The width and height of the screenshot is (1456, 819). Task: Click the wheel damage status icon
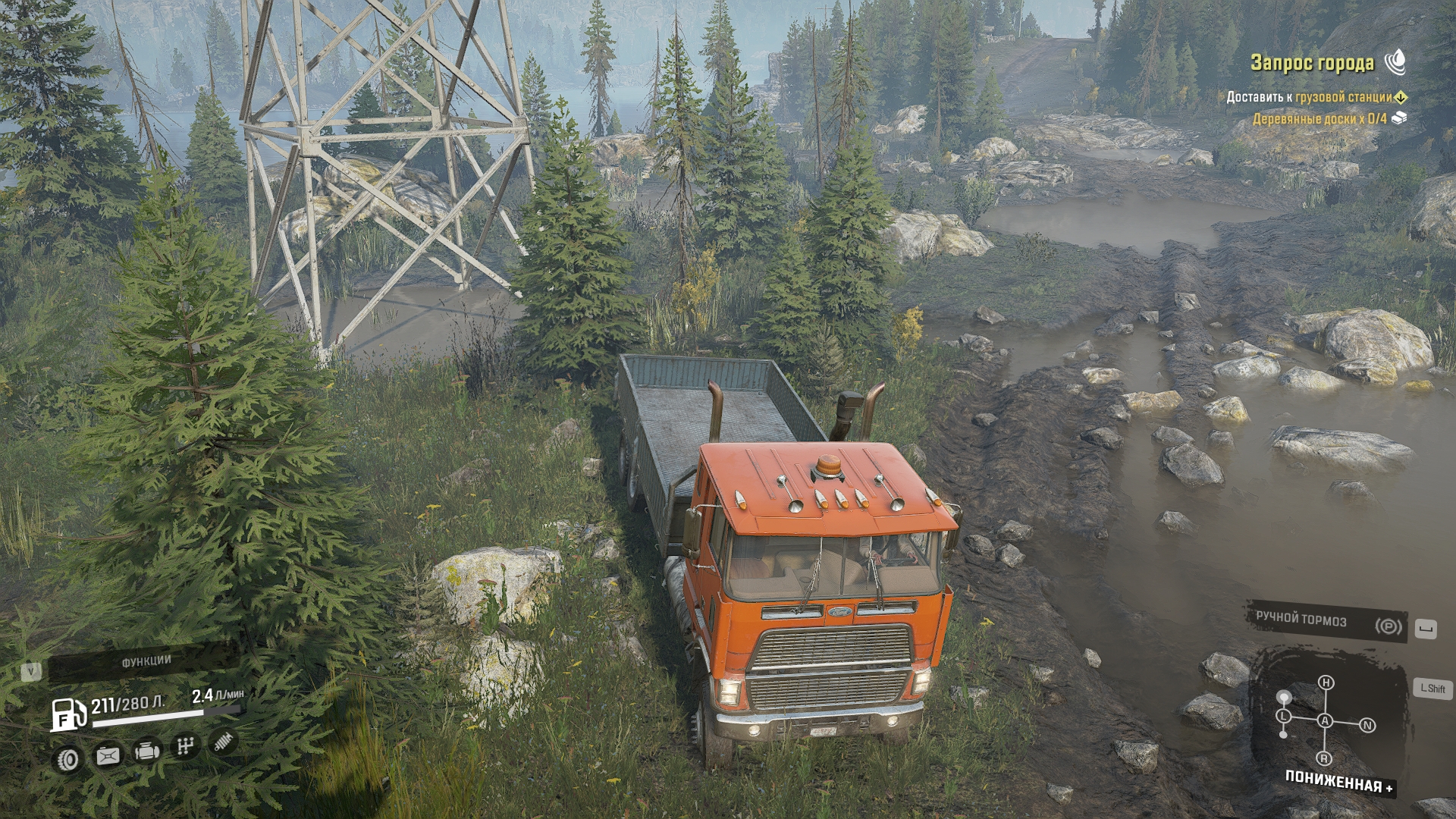point(68,759)
